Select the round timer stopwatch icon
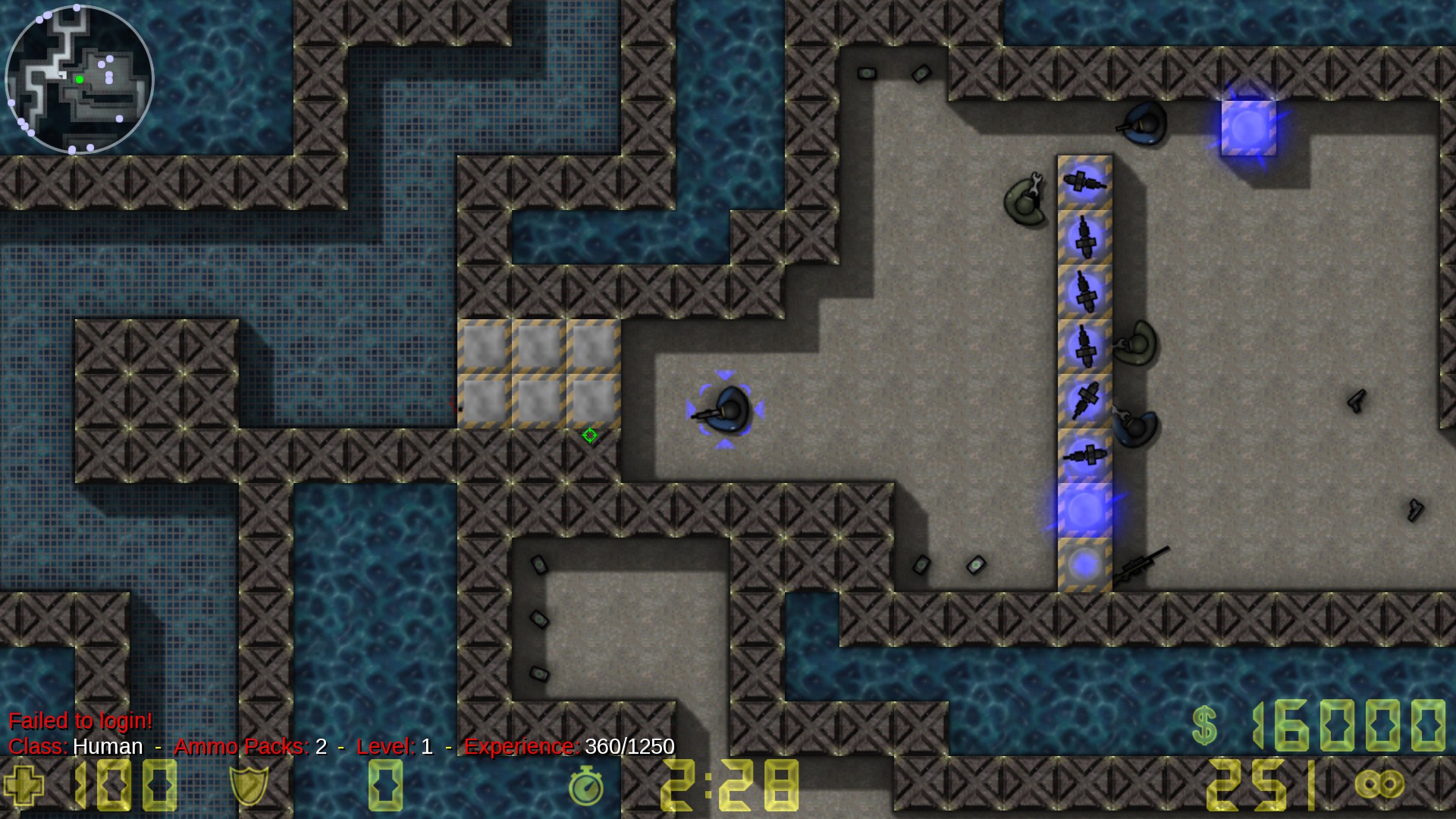This screenshot has height=819, width=1456. coord(585,786)
